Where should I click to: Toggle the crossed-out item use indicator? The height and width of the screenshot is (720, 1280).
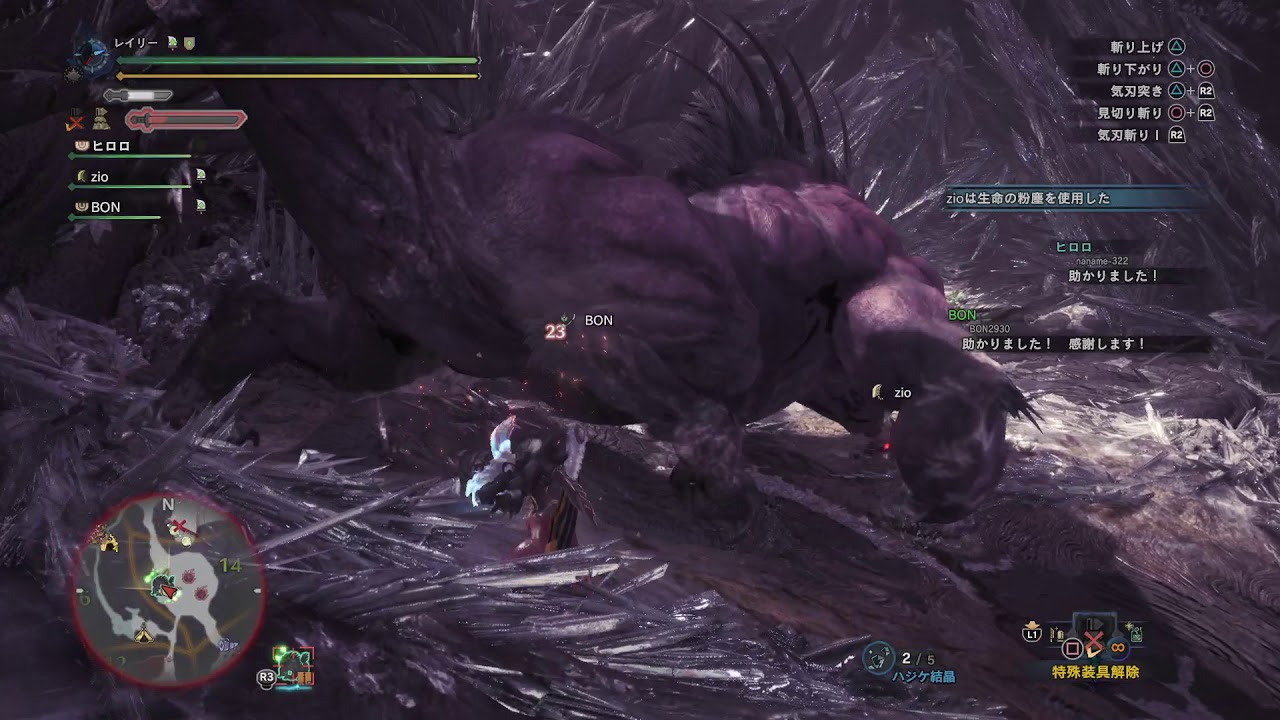[74, 121]
